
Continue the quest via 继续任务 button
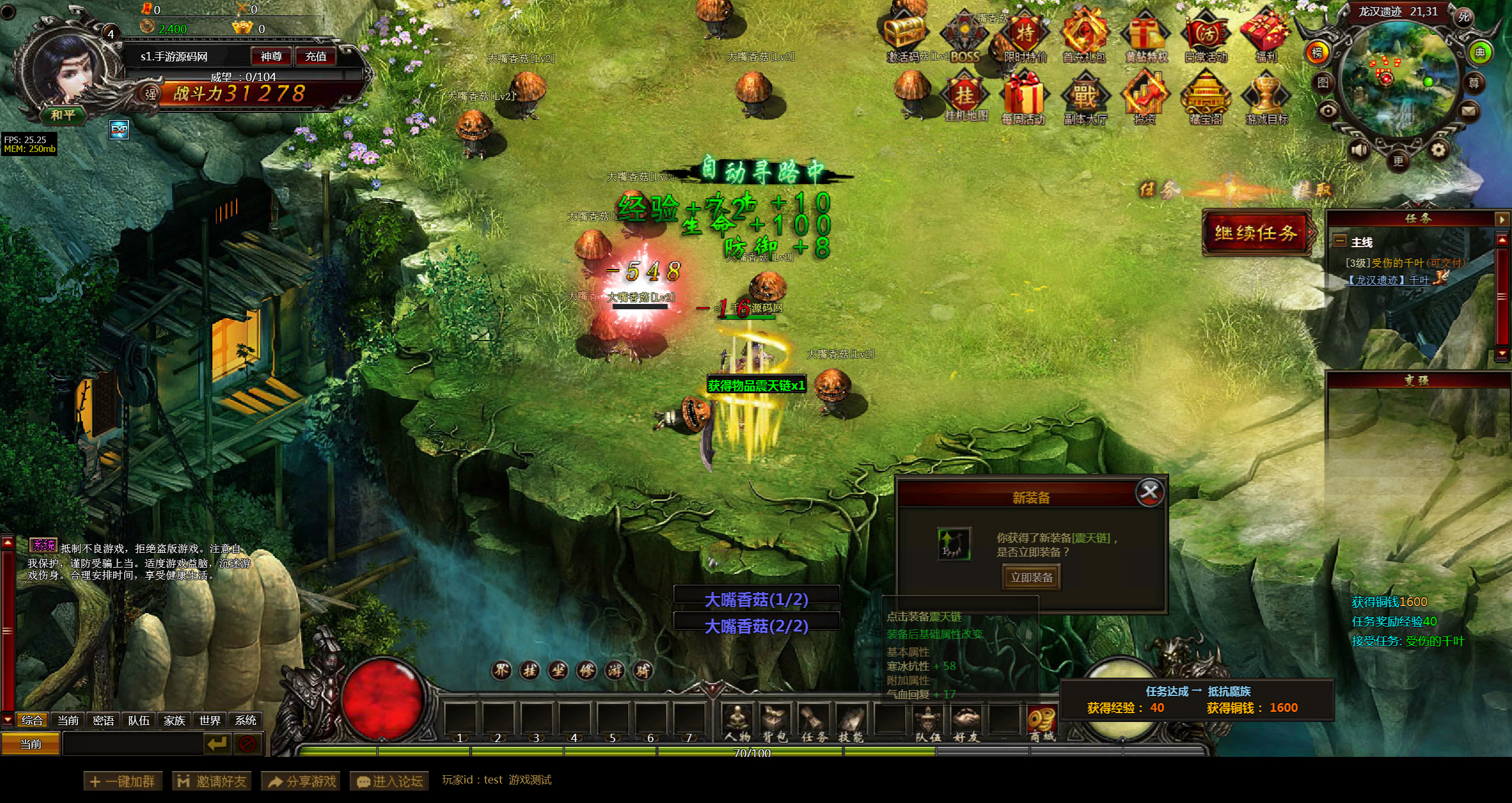click(1256, 233)
